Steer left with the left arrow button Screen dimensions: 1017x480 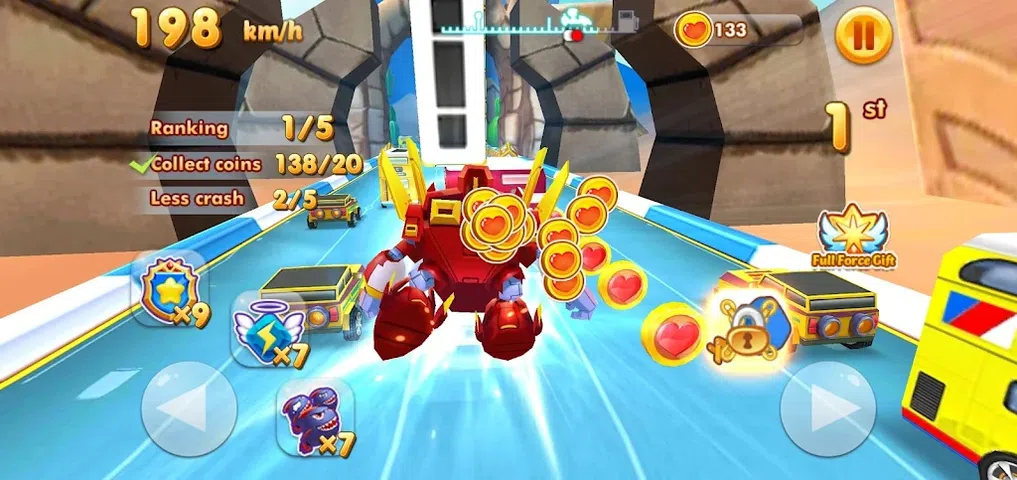pos(189,408)
